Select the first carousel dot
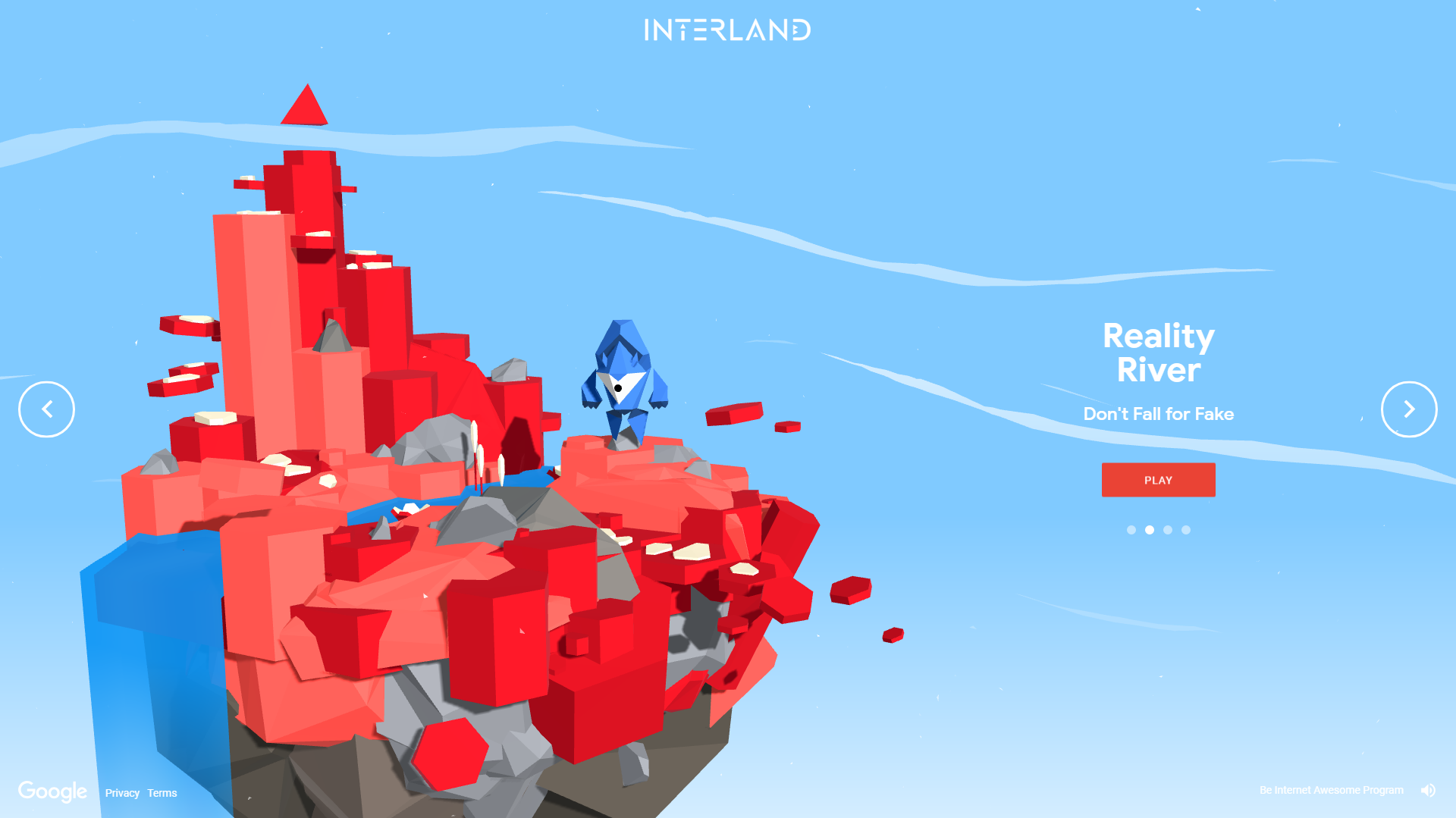This screenshot has height=818, width=1456. (1130, 530)
